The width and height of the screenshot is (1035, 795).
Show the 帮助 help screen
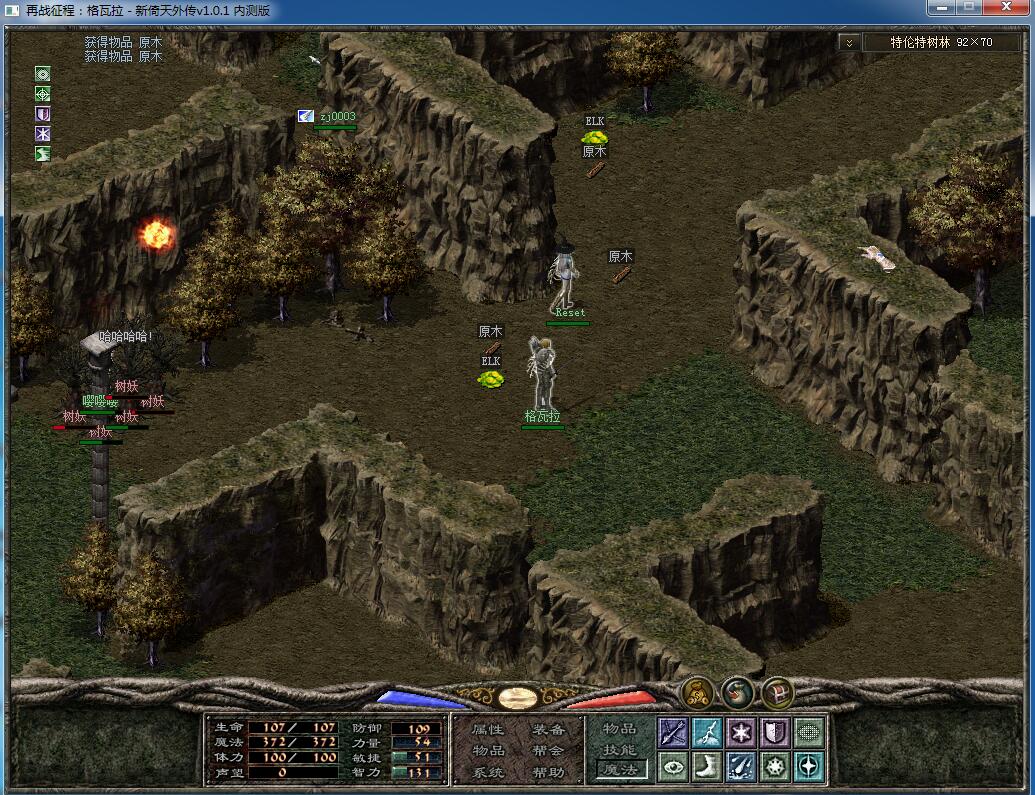click(548, 772)
